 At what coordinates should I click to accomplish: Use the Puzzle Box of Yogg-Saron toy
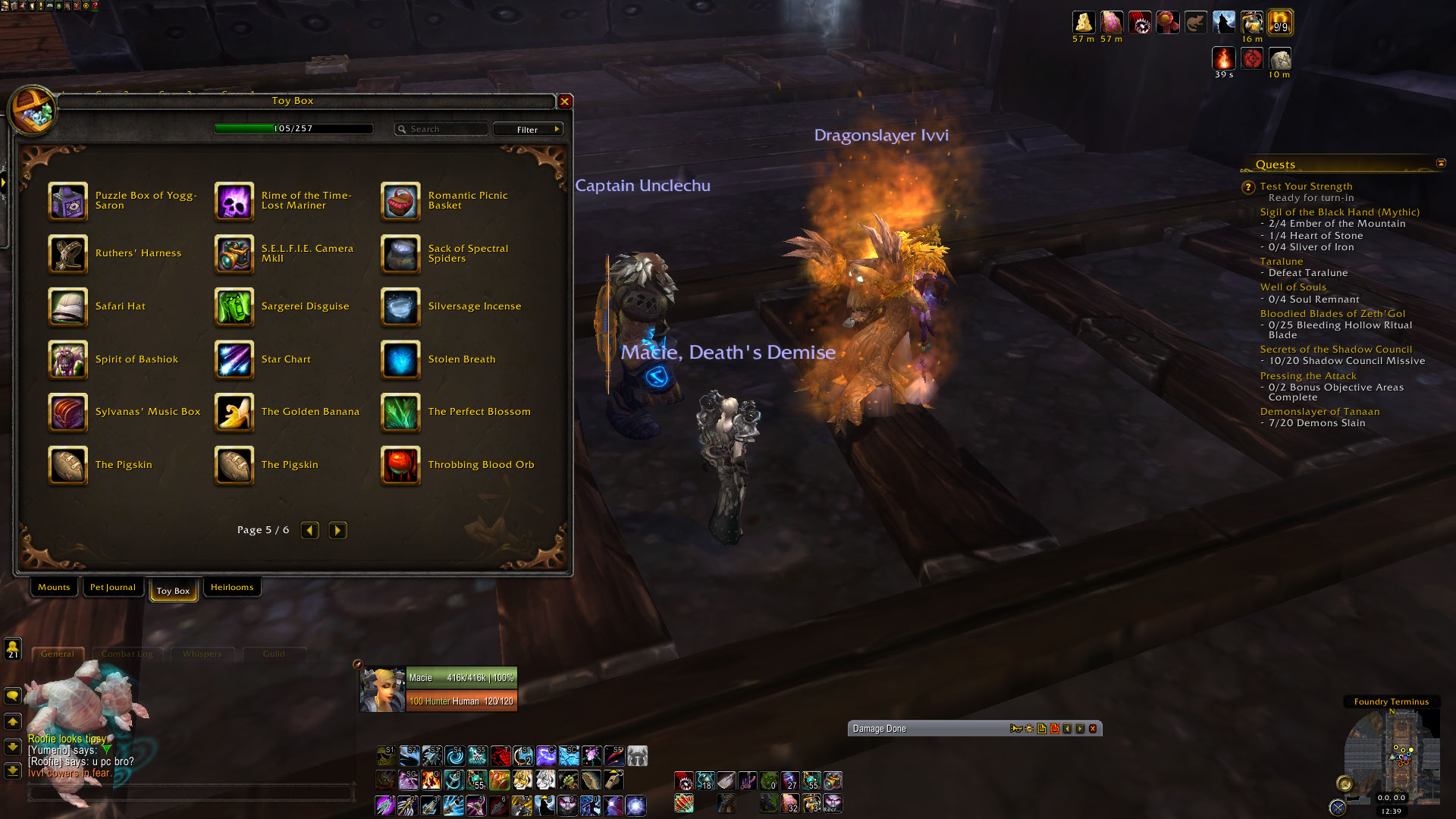coord(68,201)
